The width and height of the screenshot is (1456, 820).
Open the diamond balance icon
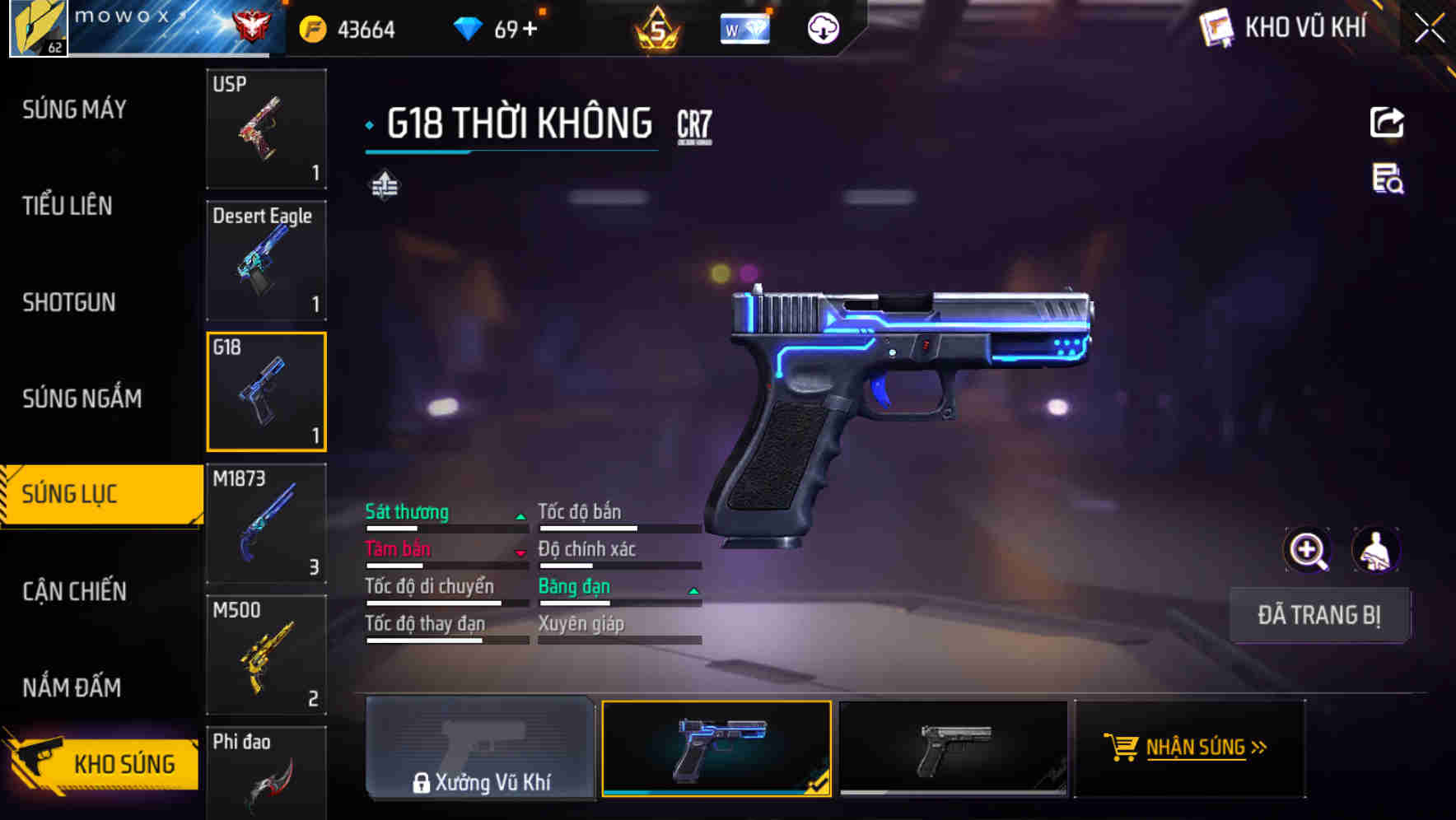point(469,27)
